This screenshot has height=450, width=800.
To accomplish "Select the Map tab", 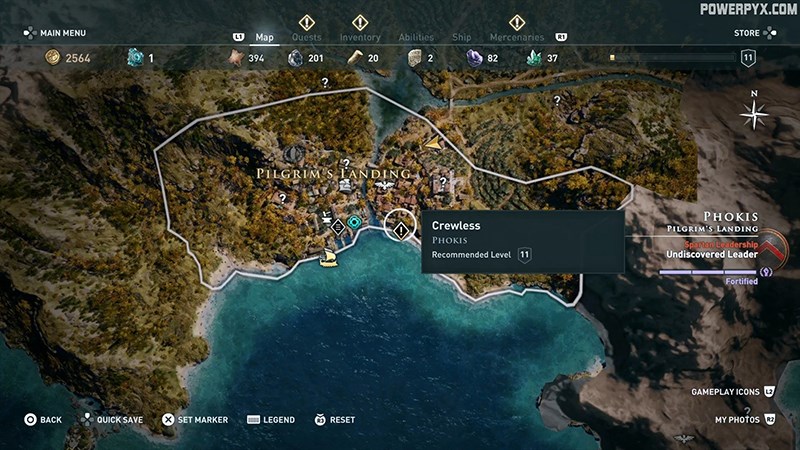I will [264, 37].
